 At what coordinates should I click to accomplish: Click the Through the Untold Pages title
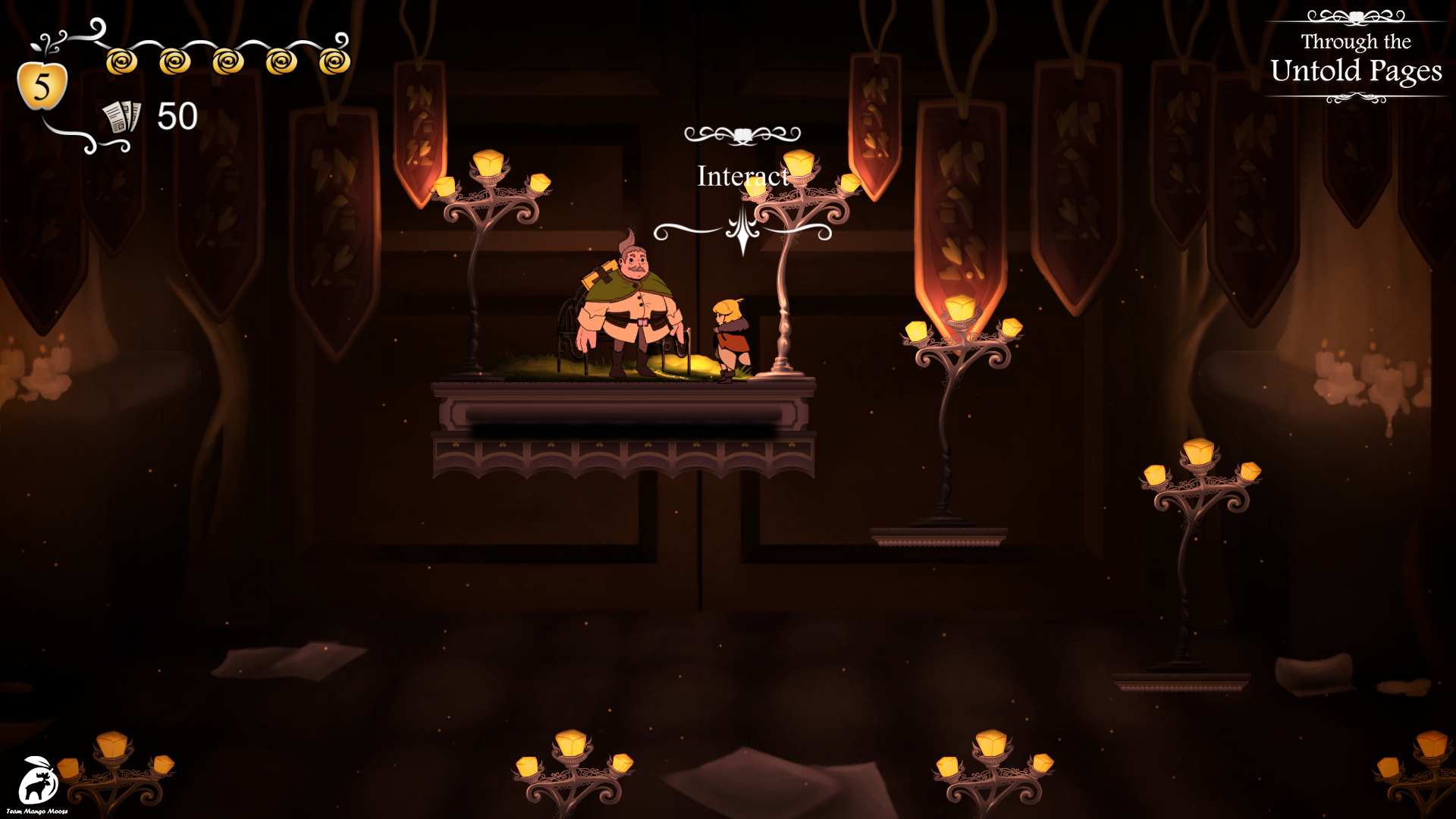pos(1356,59)
